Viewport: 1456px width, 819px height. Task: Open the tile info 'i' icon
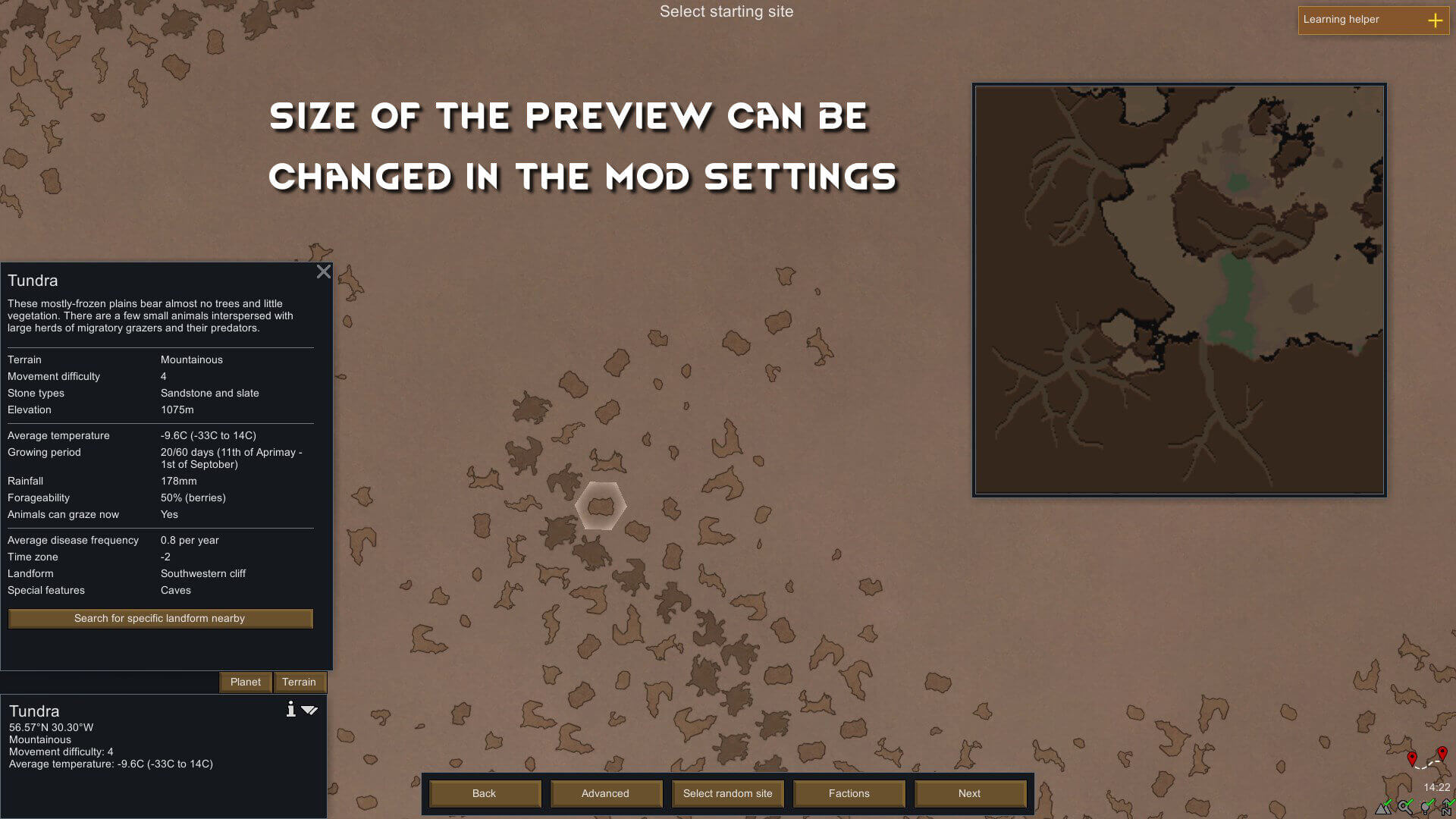pyautogui.click(x=290, y=710)
